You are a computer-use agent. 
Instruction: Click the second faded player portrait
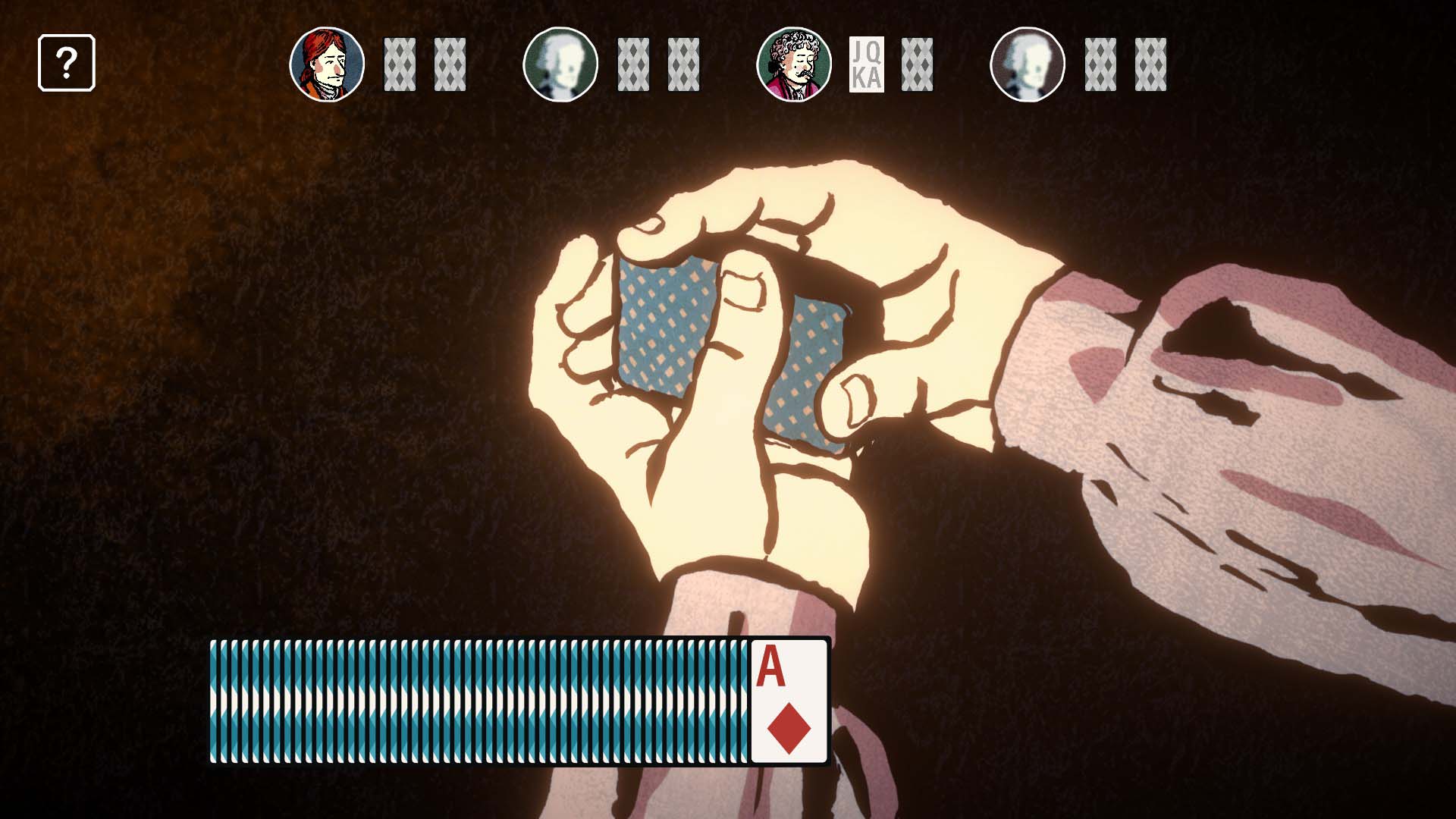pyautogui.click(x=561, y=64)
